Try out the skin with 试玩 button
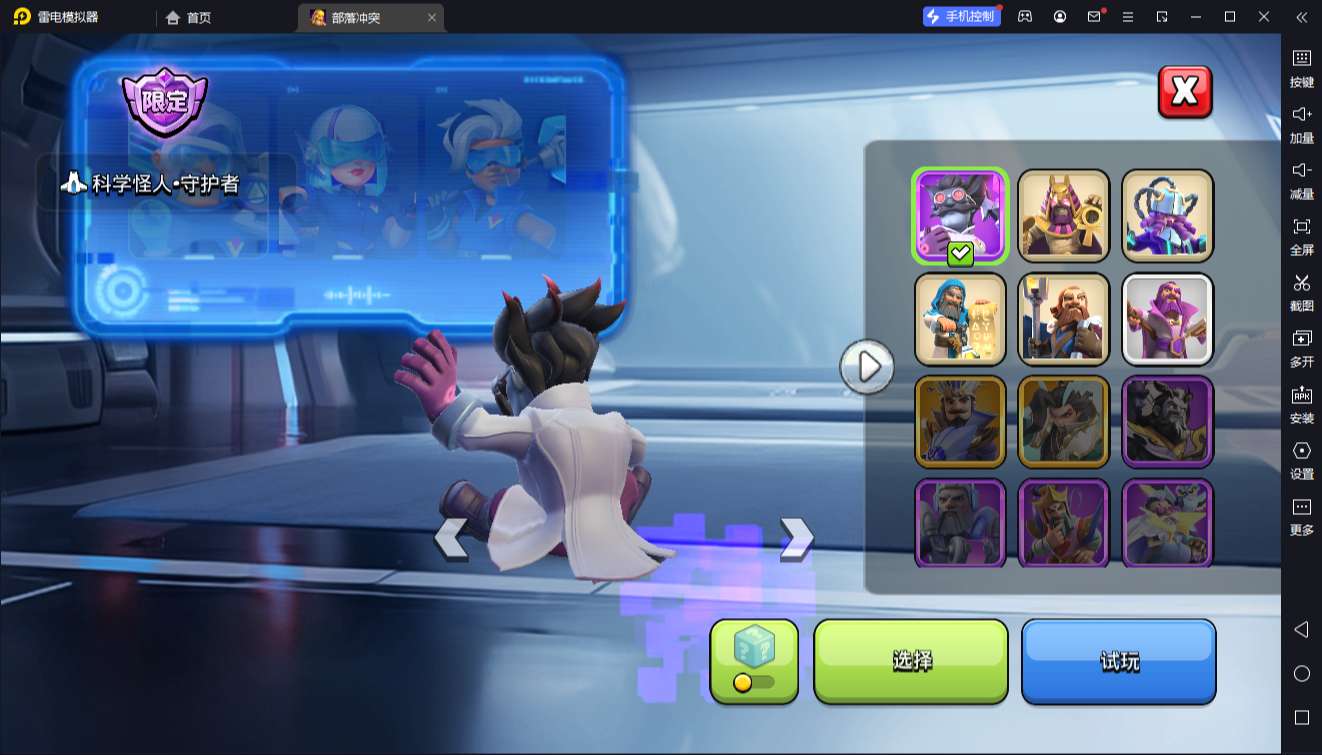Viewport: 1322px width, 755px height. 1118,661
